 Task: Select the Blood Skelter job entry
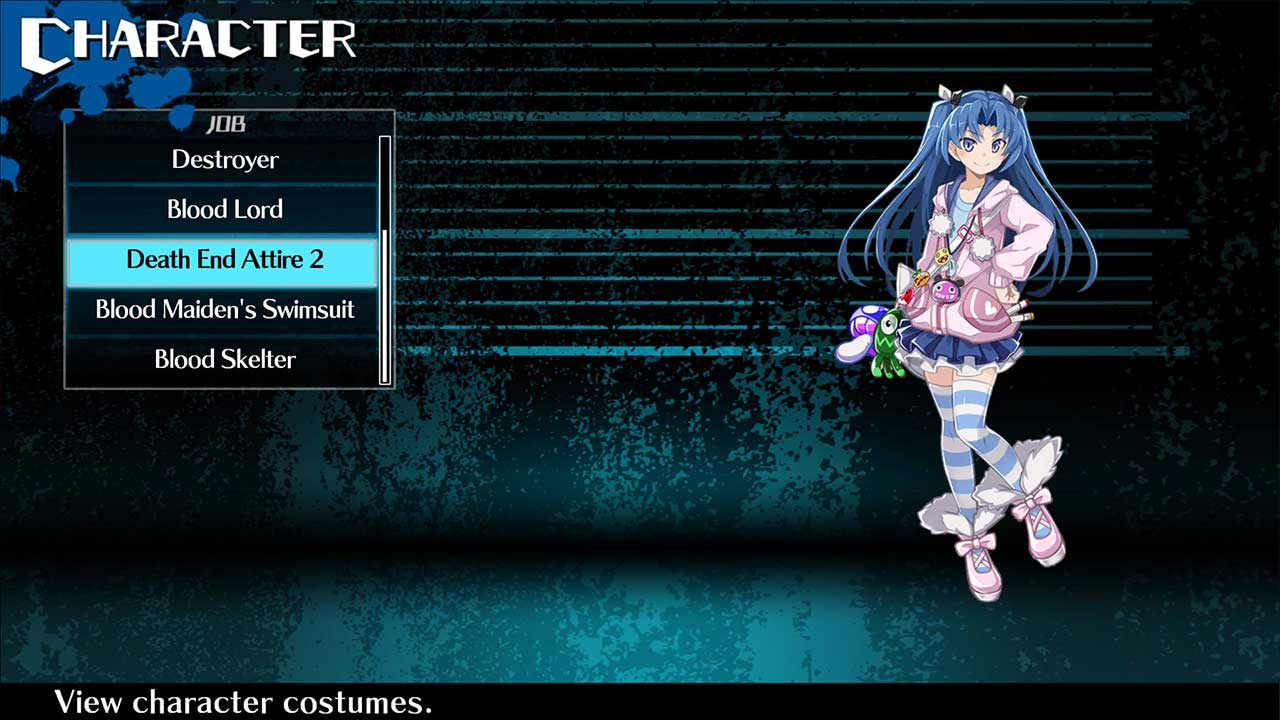click(x=223, y=359)
